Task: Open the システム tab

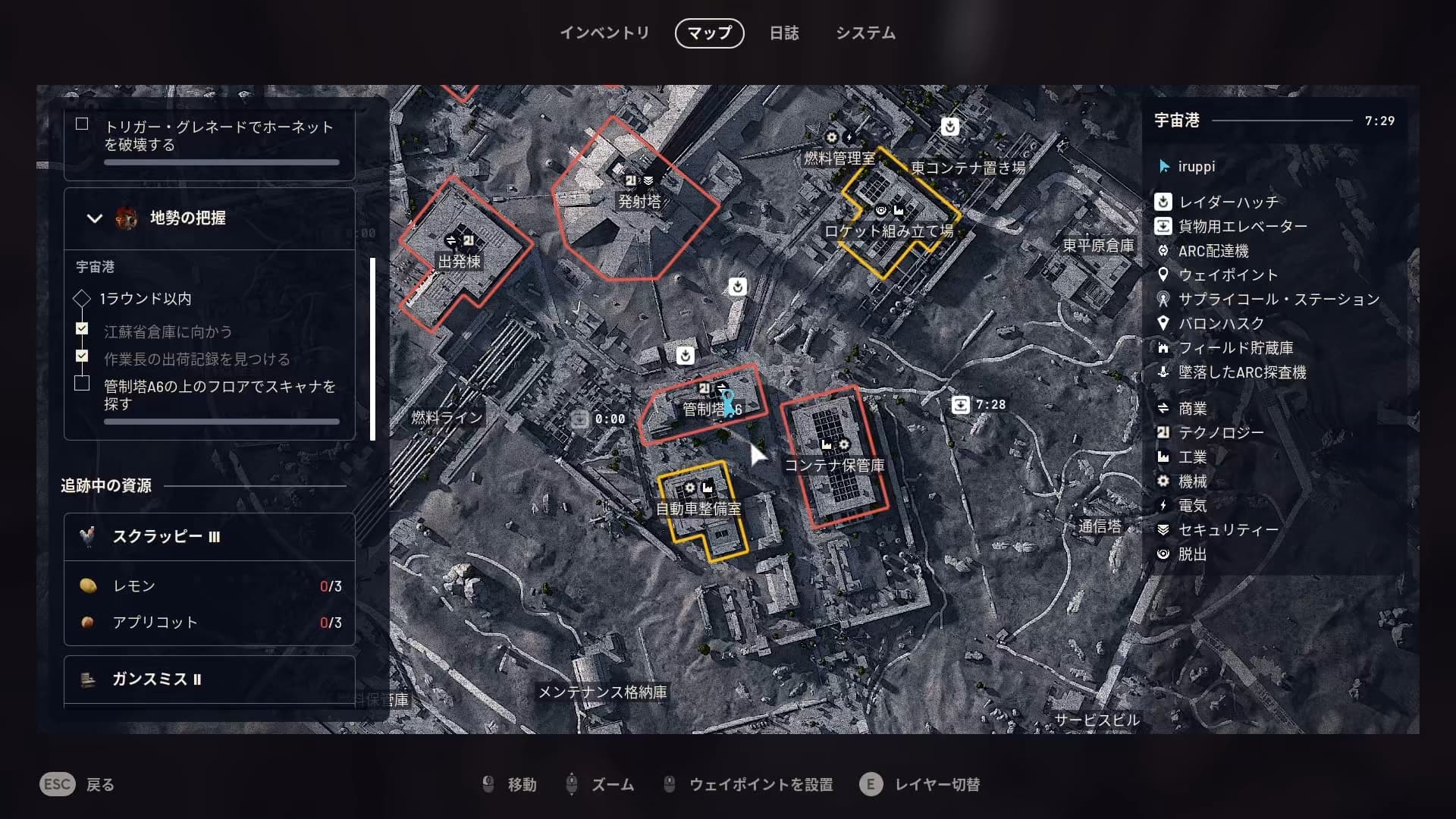Action: click(x=865, y=33)
